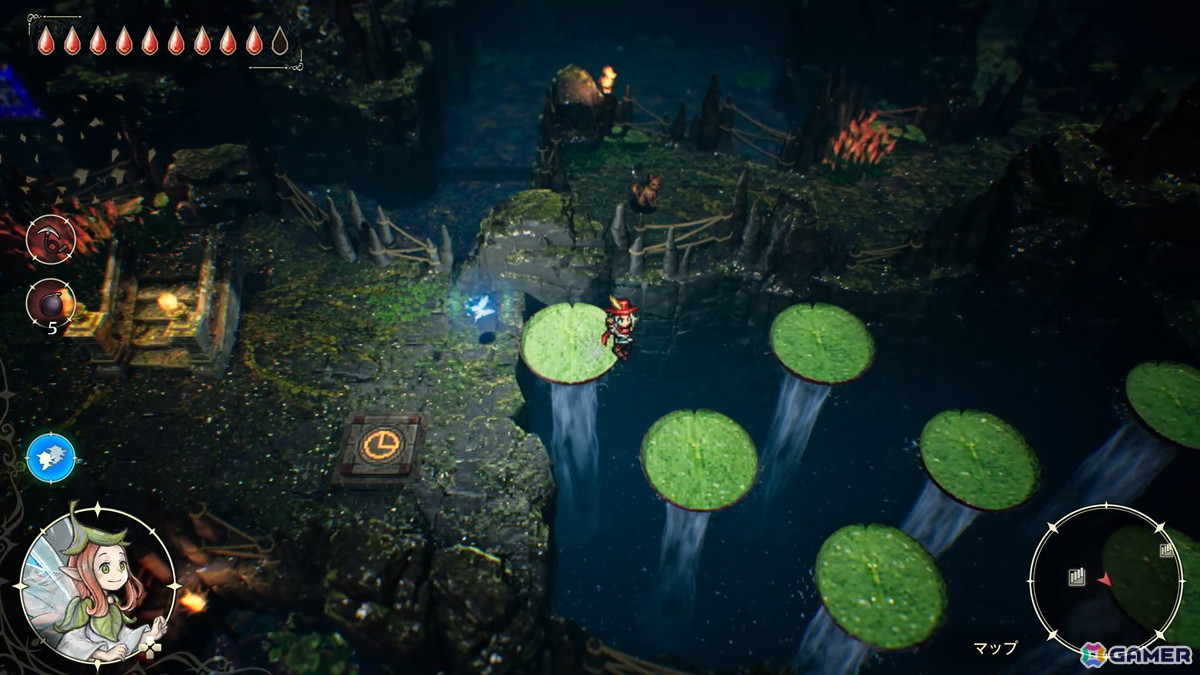Image resolution: width=1200 pixels, height=675 pixels.
Task: Click the stairs marker at the minimap edge
Action: click(1166, 550)
